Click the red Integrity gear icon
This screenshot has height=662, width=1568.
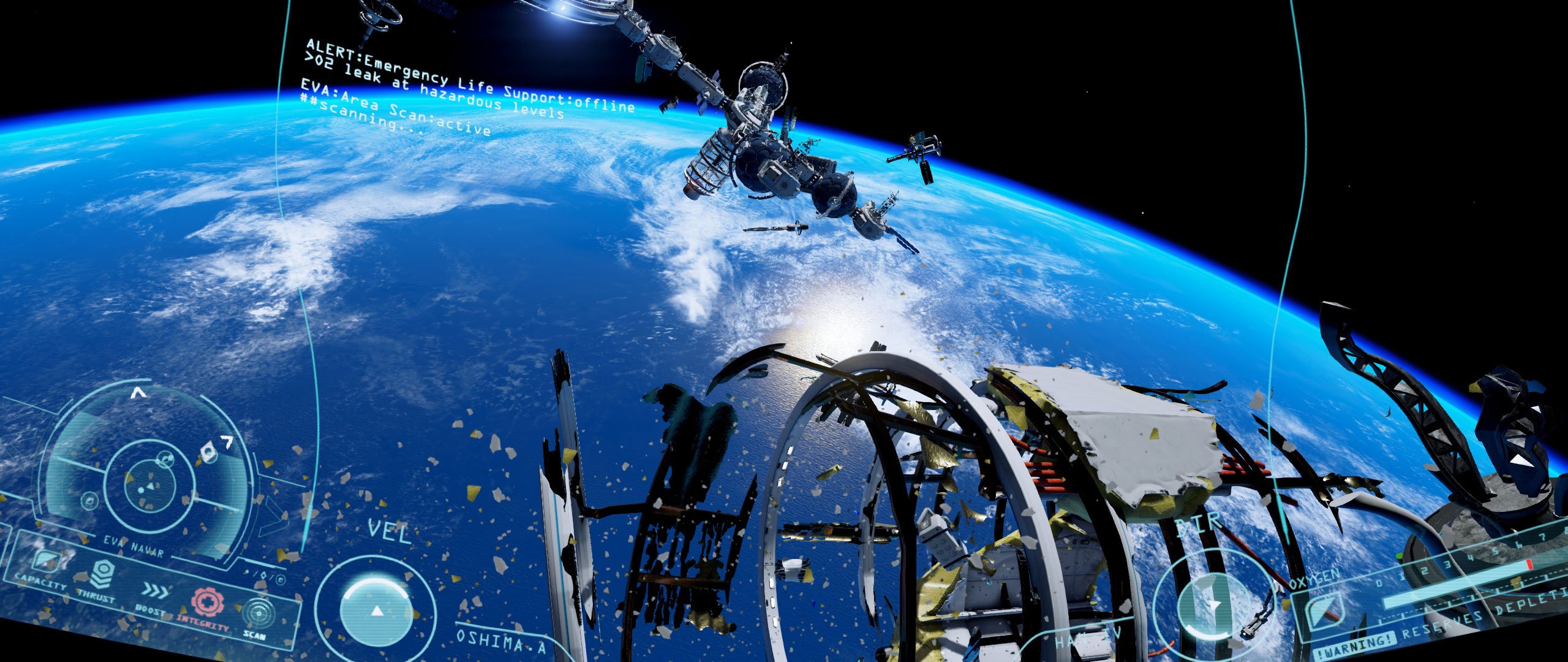click(208, 601)
